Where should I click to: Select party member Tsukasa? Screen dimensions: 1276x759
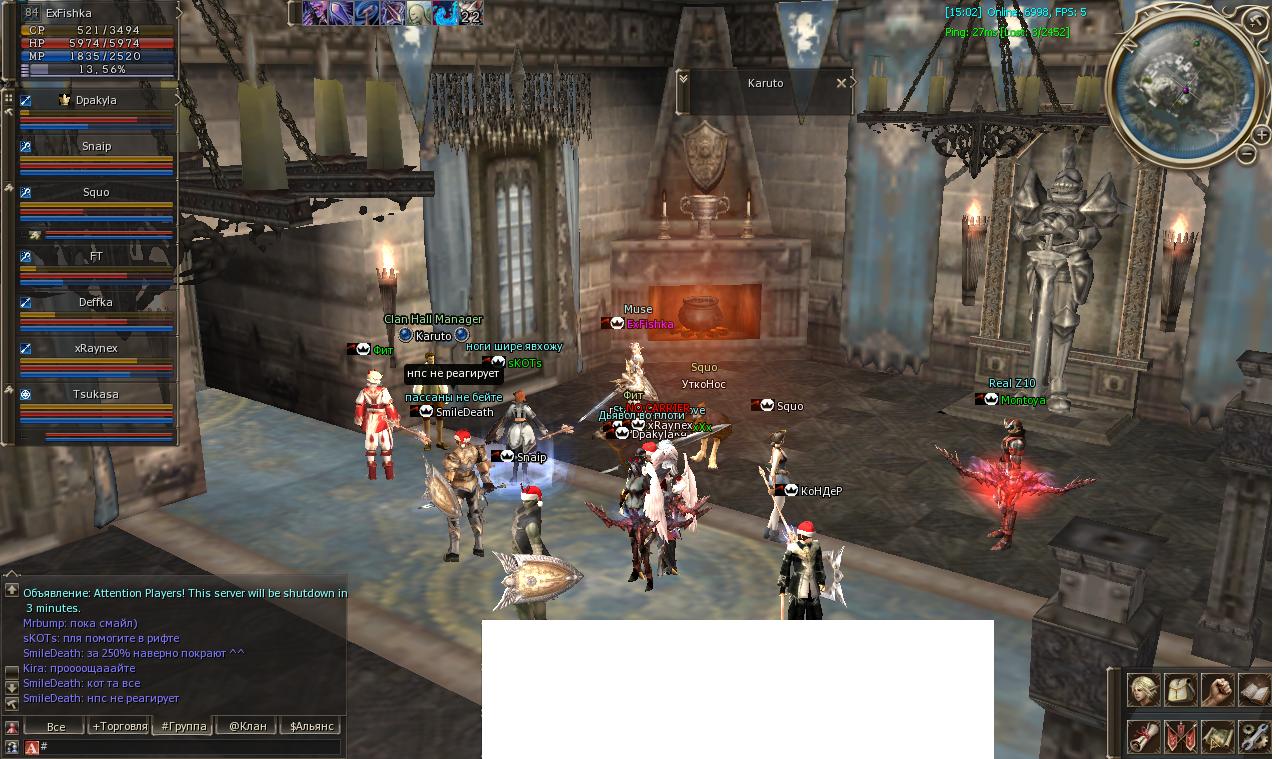coord(96,395)
